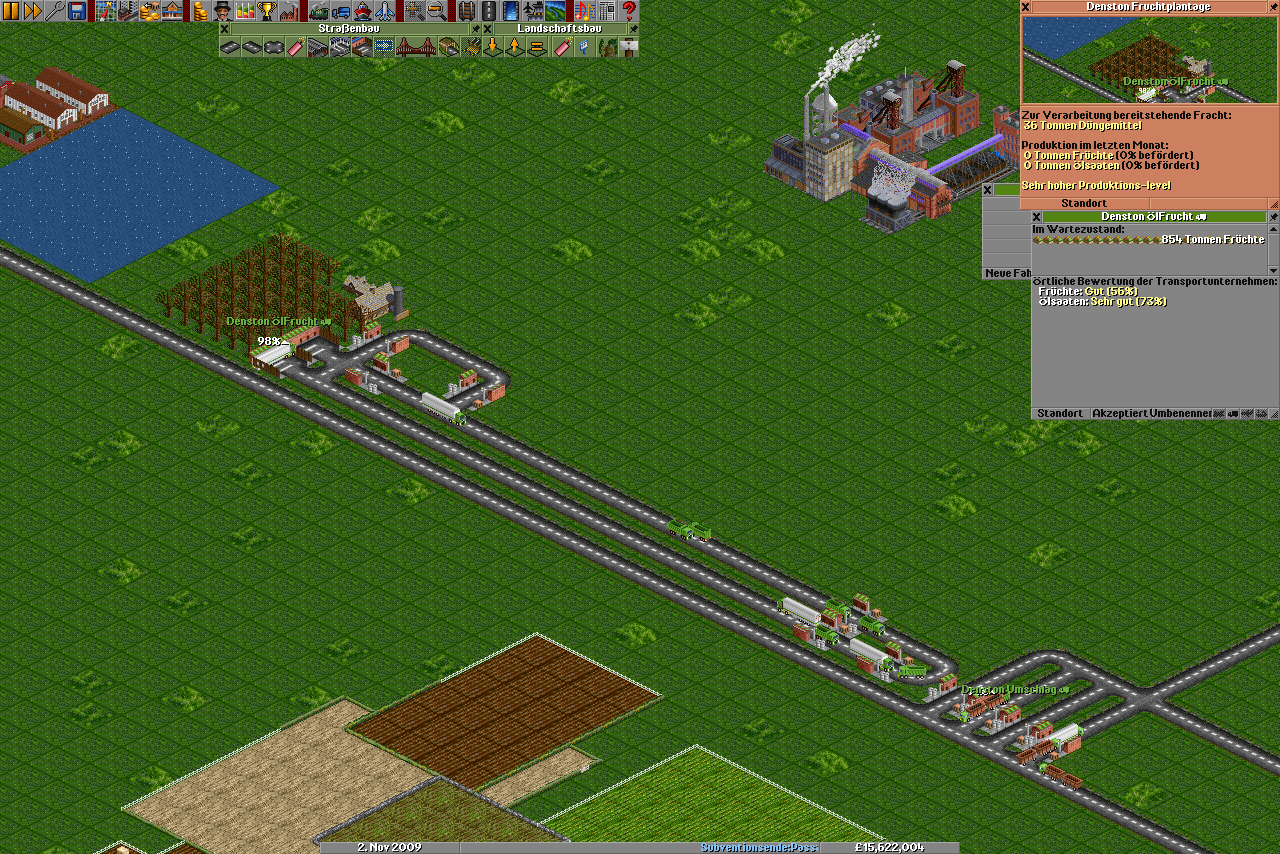The height and width of the screenshot is (854, 1280).
Task: Close the Landschaftsbau toolbar
Action: coord(488,29)
